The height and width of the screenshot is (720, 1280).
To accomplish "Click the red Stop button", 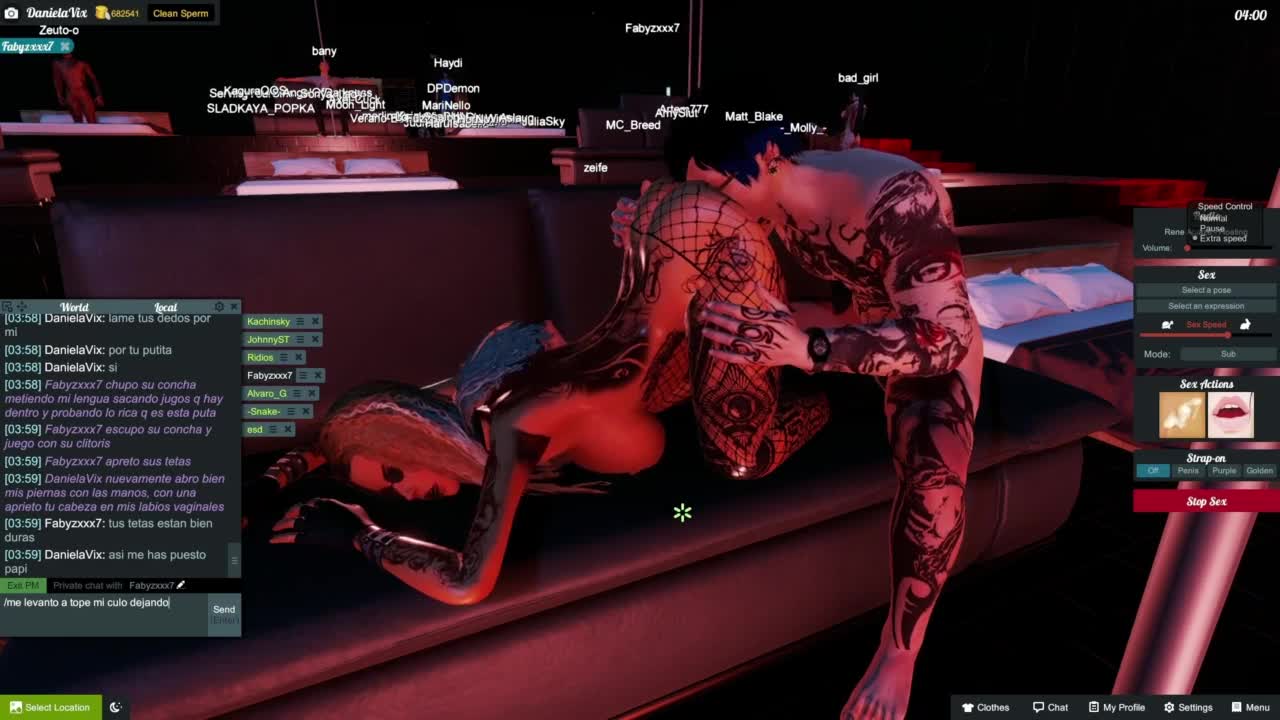I will coord(1206,501).
